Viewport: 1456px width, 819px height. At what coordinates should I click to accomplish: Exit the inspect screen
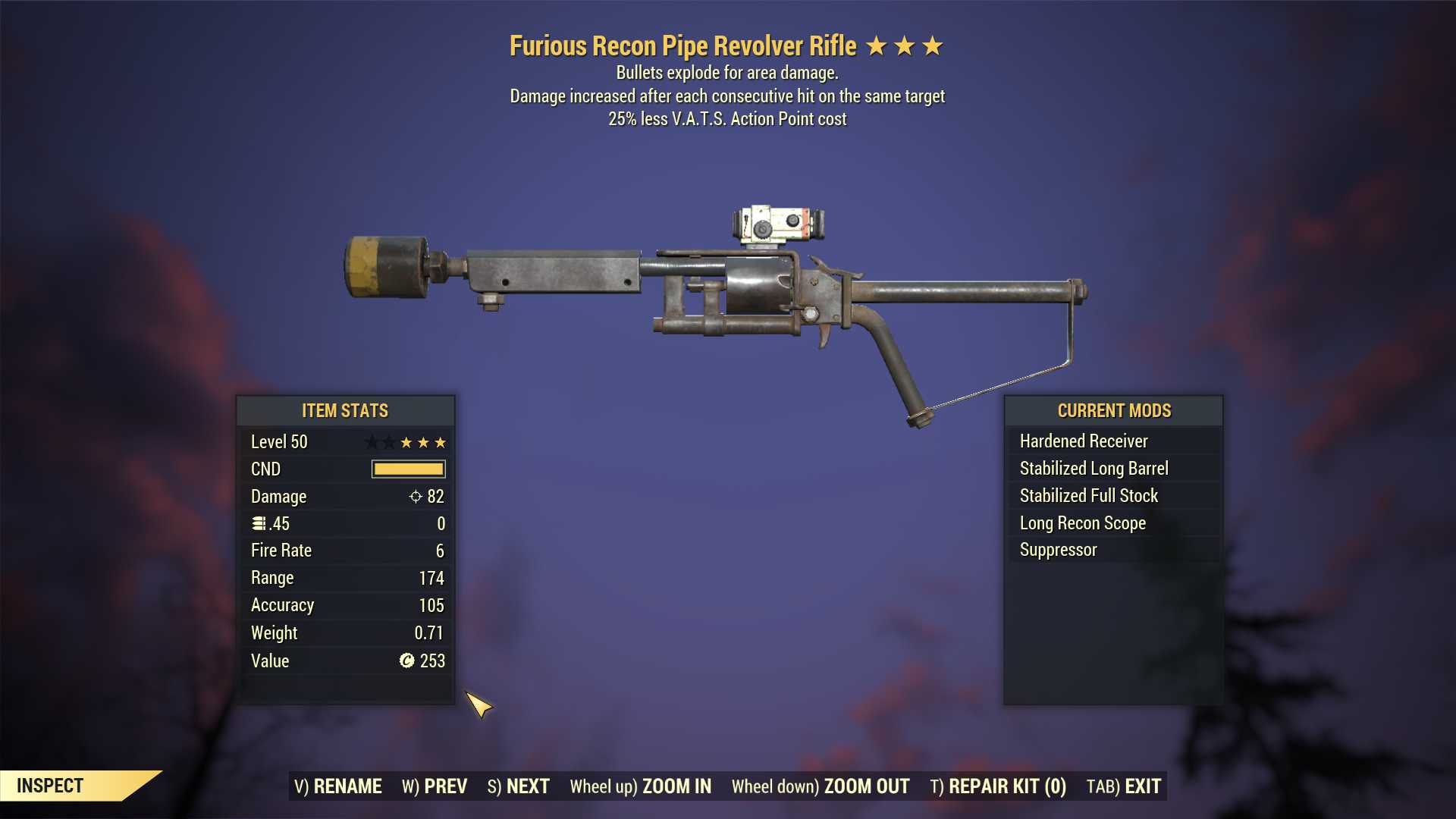pos(1124,786)
